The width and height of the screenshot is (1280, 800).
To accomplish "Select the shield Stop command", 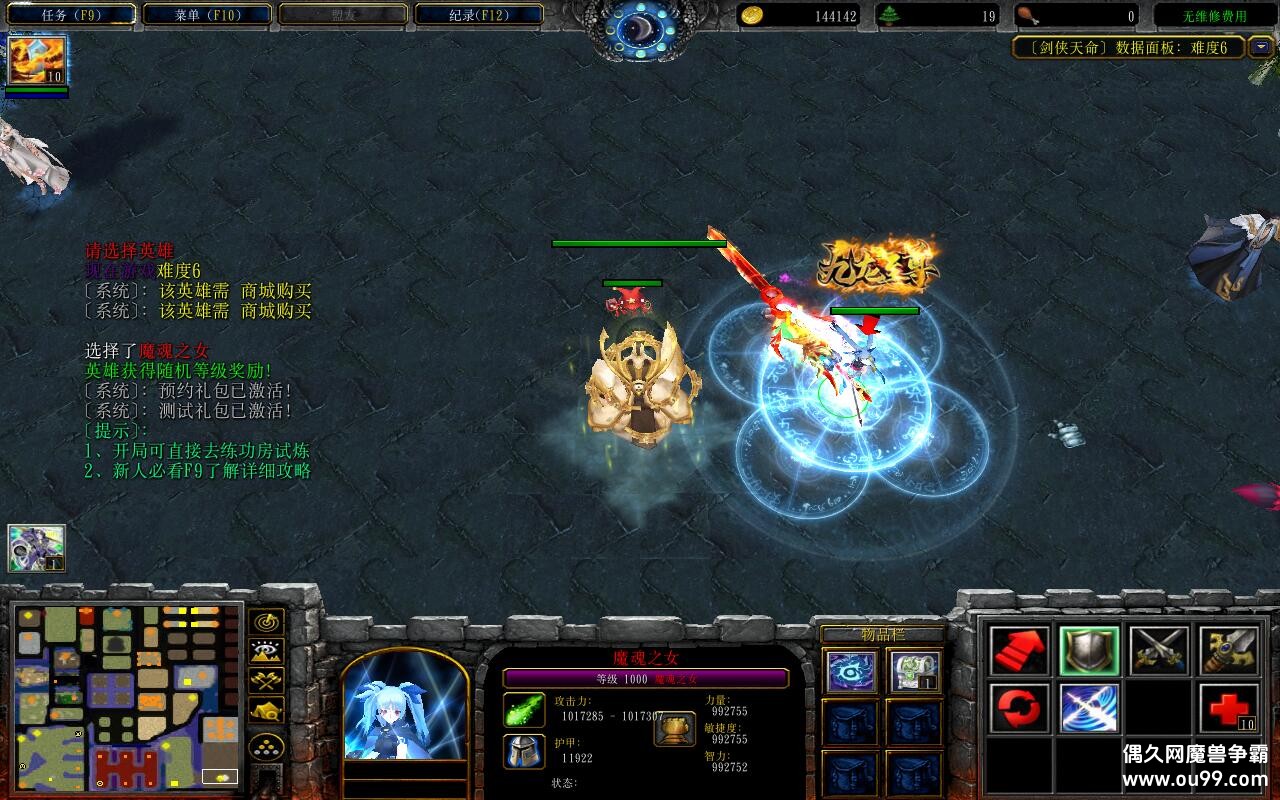I will point(1089,651).
